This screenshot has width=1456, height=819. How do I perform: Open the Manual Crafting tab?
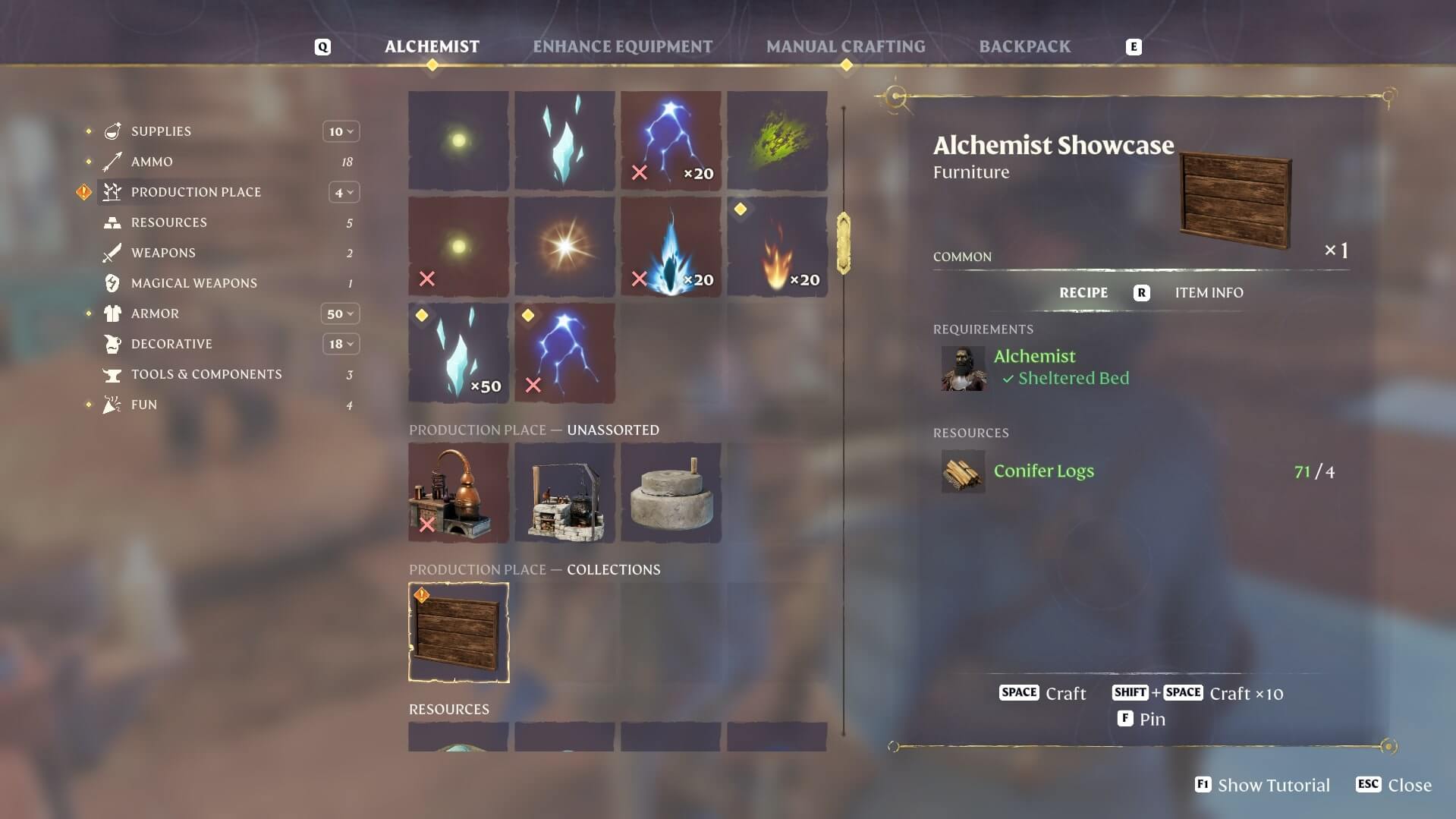(x=845, y=46)
